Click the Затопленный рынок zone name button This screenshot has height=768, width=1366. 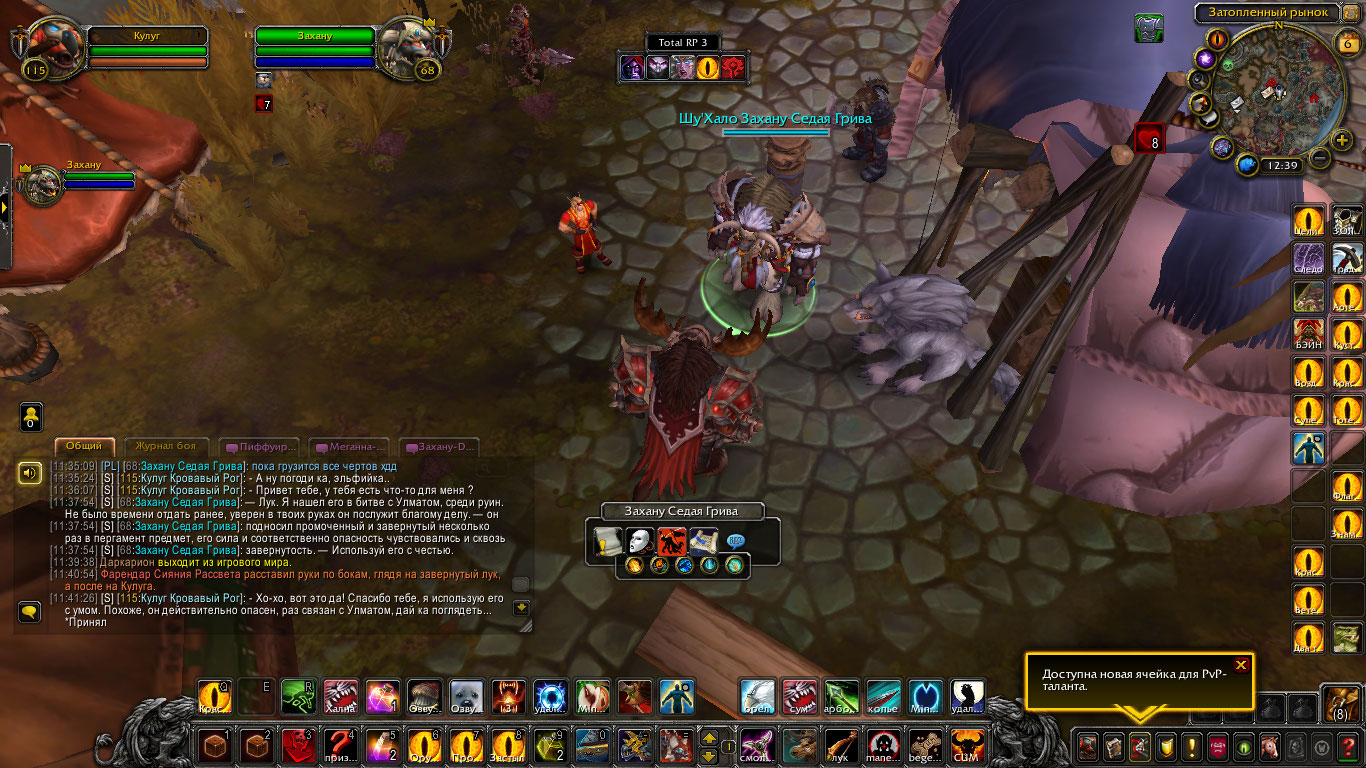(x=1268, y=13)
